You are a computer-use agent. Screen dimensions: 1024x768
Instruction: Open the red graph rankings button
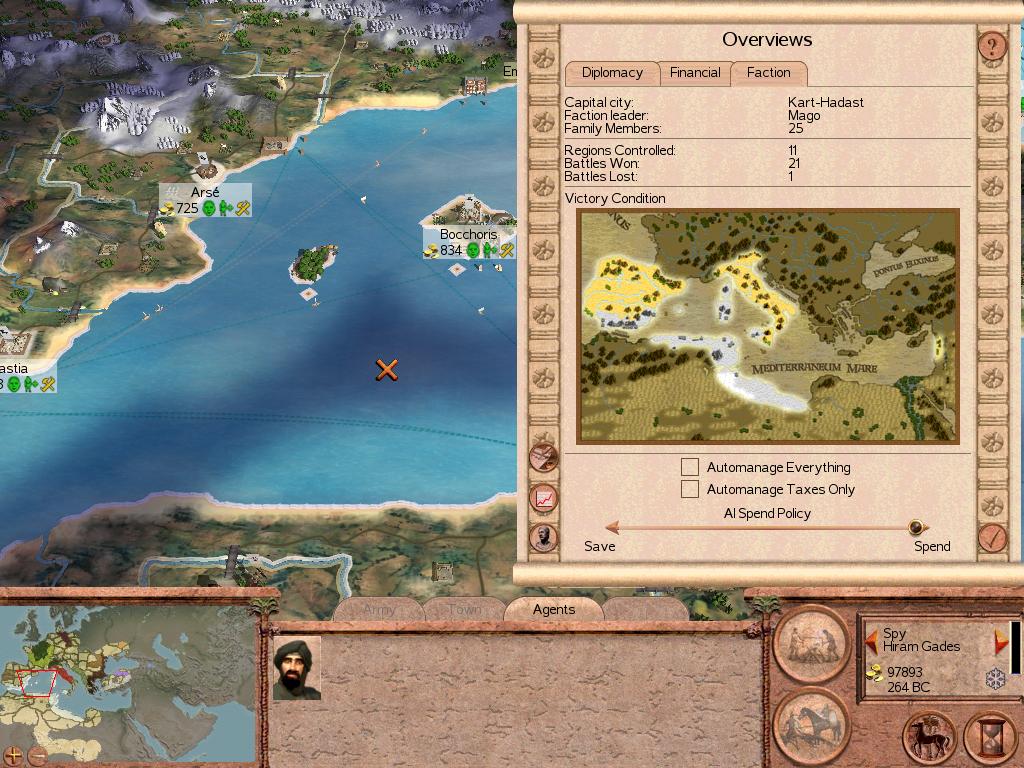544,497
